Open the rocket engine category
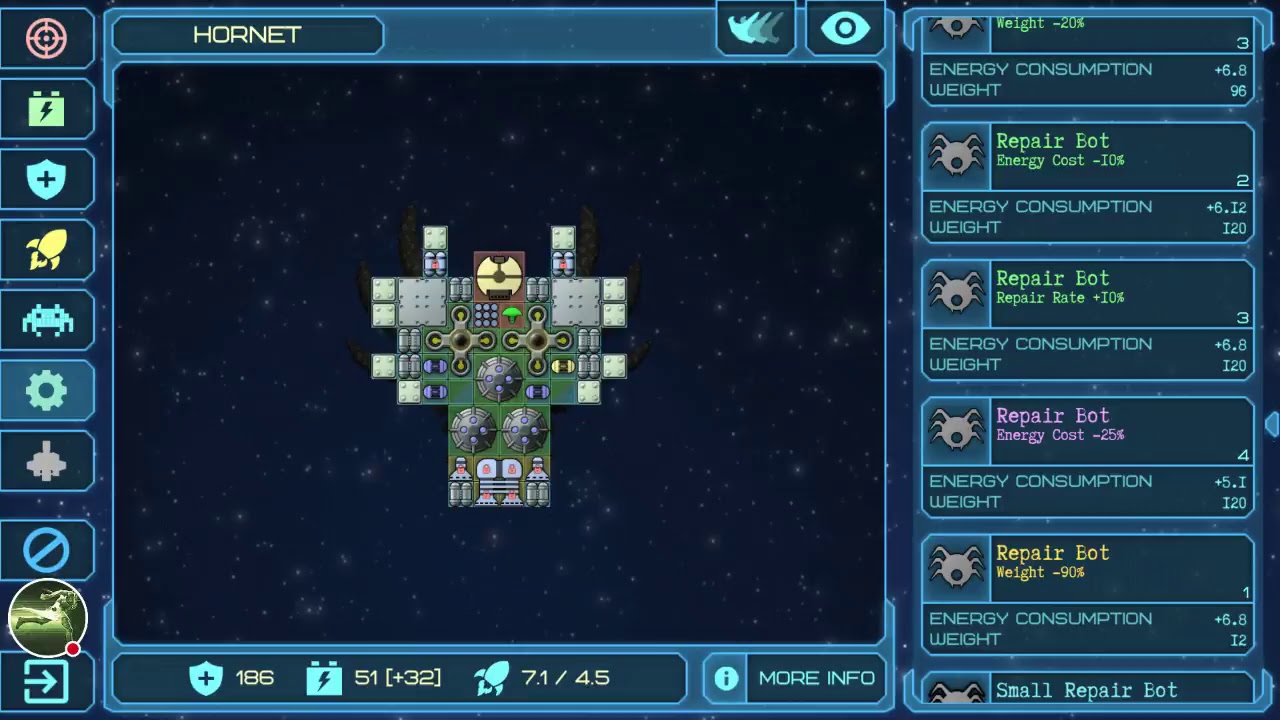The image size is (1280, 720). tap(46, 250)
